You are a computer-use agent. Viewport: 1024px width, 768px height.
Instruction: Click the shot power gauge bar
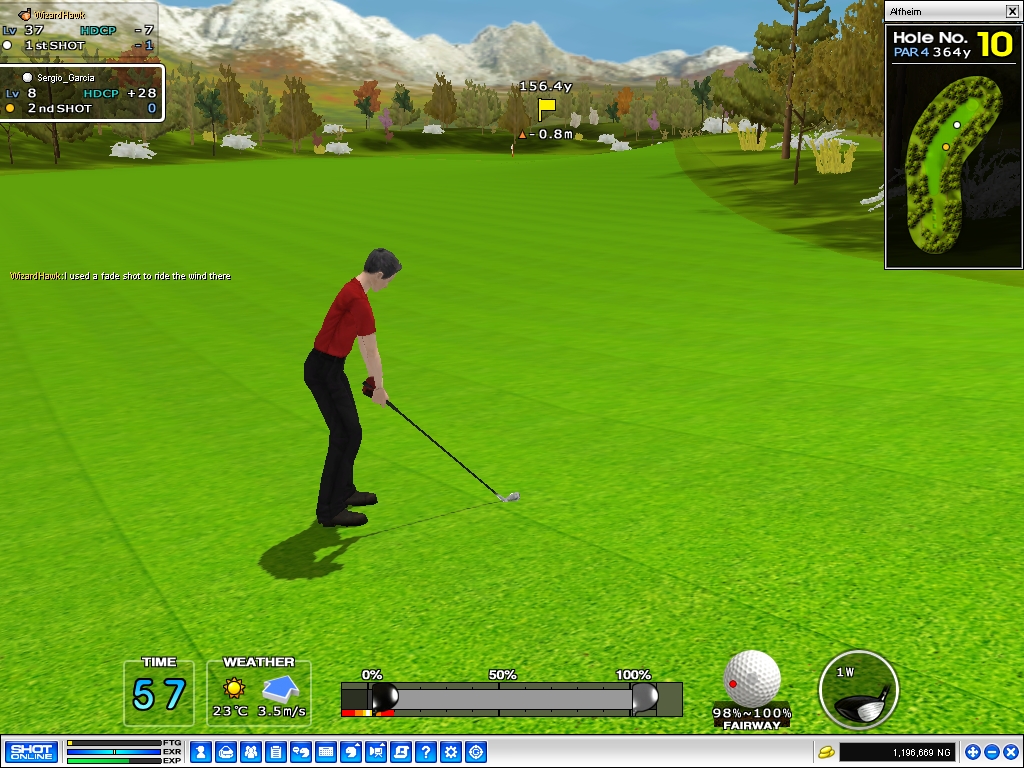tap(511, 698)
